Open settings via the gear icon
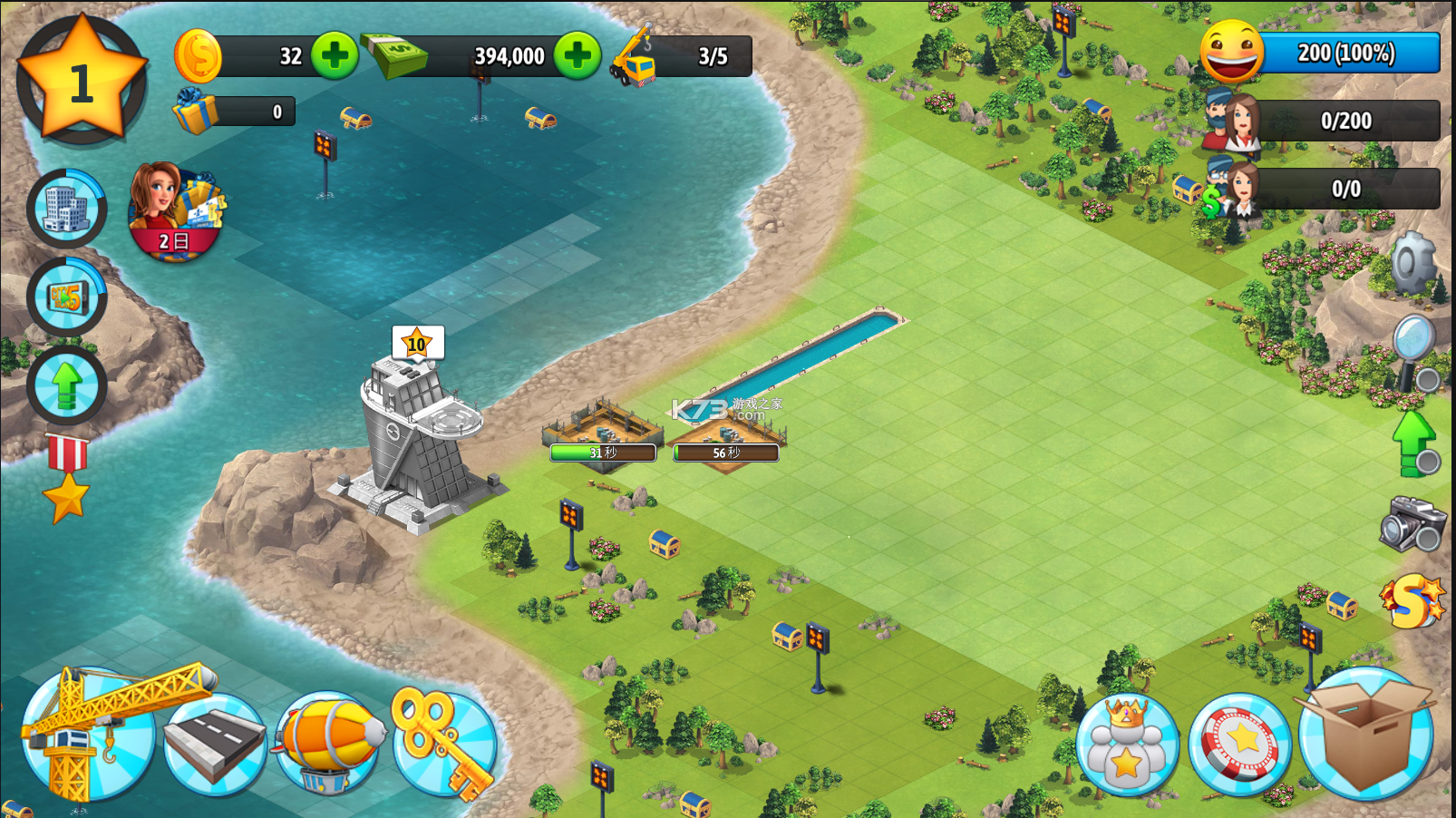This screenshot has height=818, width=1456. 1412,263
